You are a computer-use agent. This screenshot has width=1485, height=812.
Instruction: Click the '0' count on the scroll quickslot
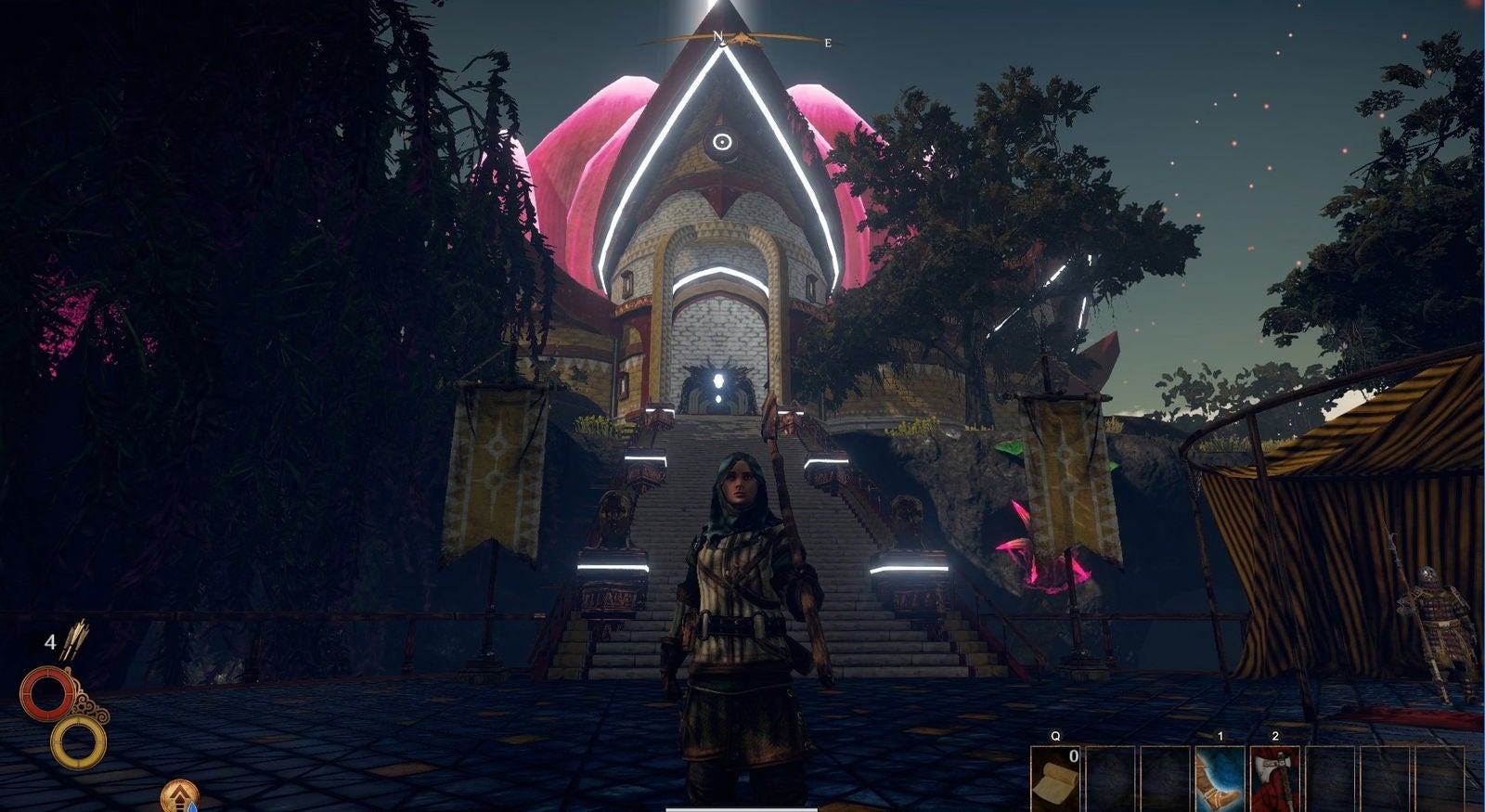click(x=1073, y=755)
